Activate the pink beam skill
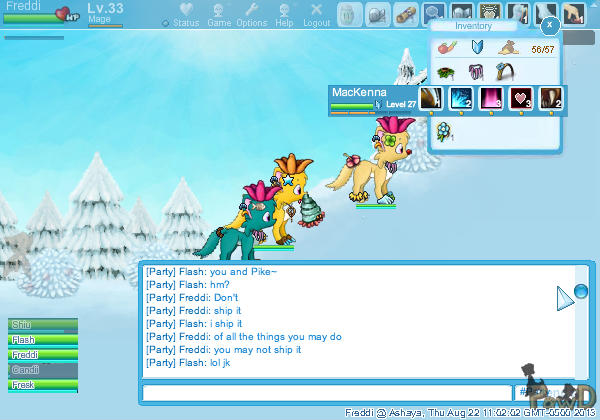Viewport: 600px width, 420px height. click(x=490, y=98)
